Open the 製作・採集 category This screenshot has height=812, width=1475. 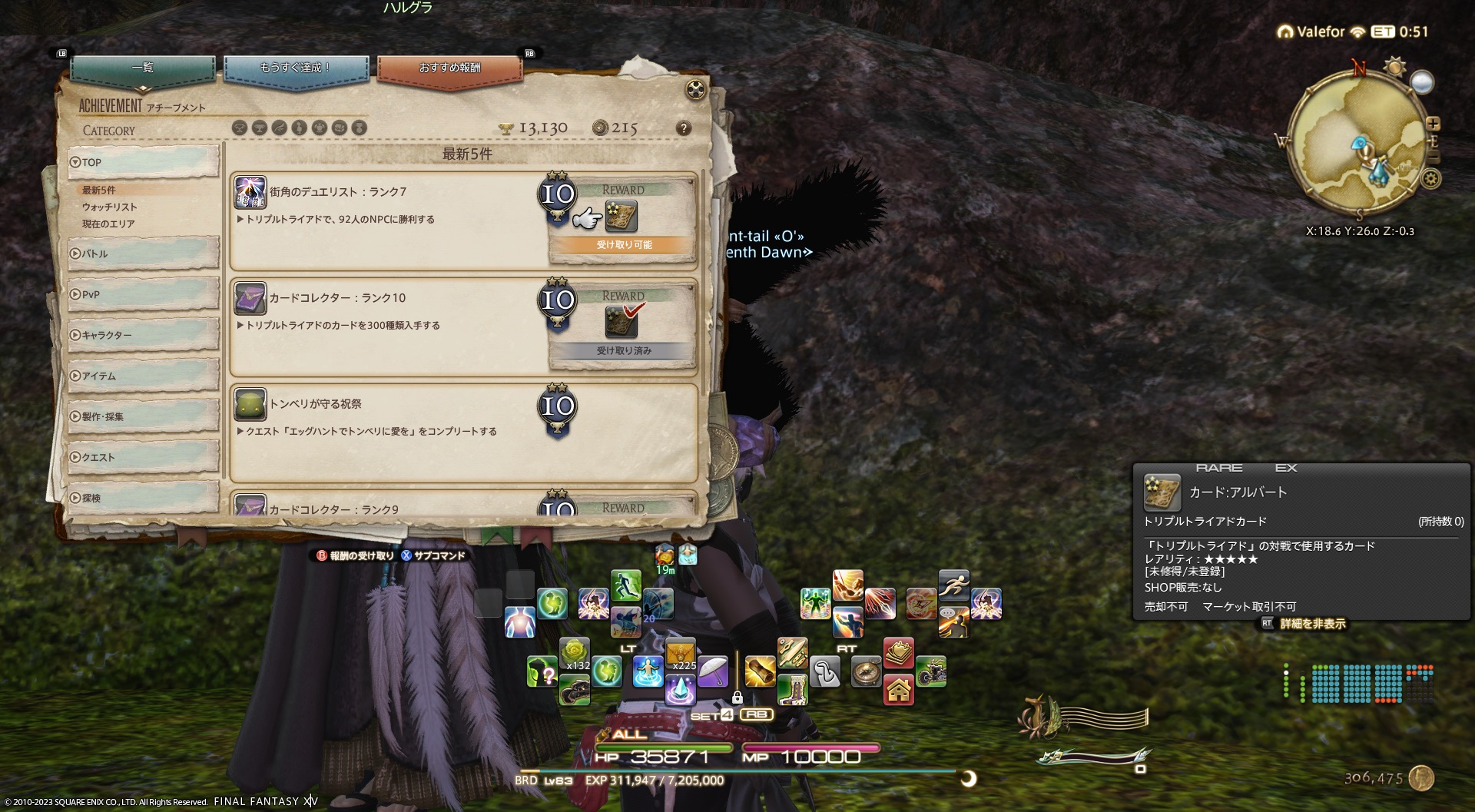point(143,416)
